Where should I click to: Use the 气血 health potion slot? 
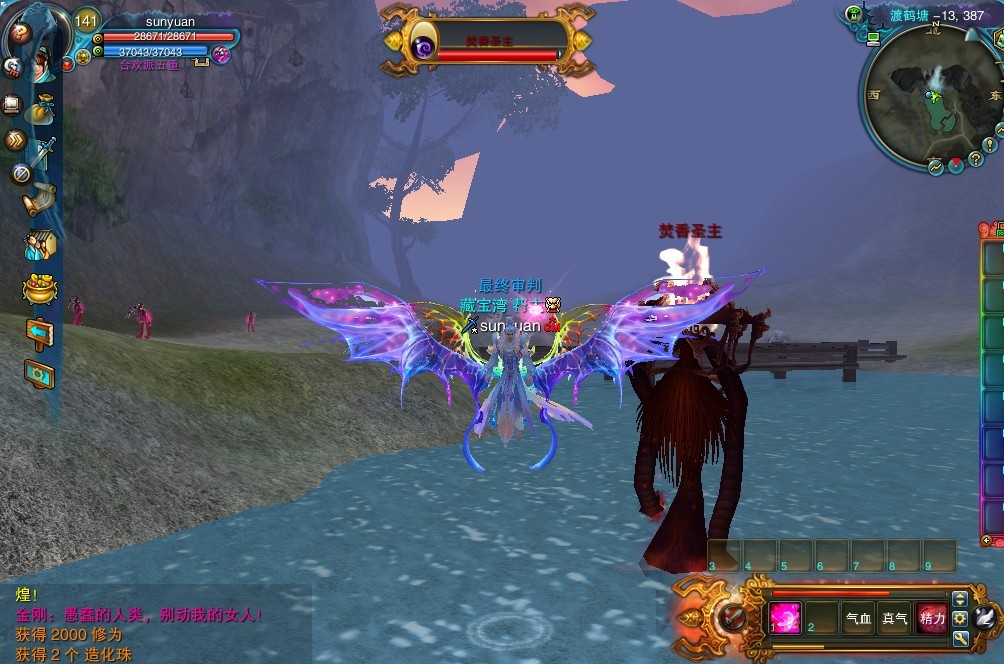858,619
